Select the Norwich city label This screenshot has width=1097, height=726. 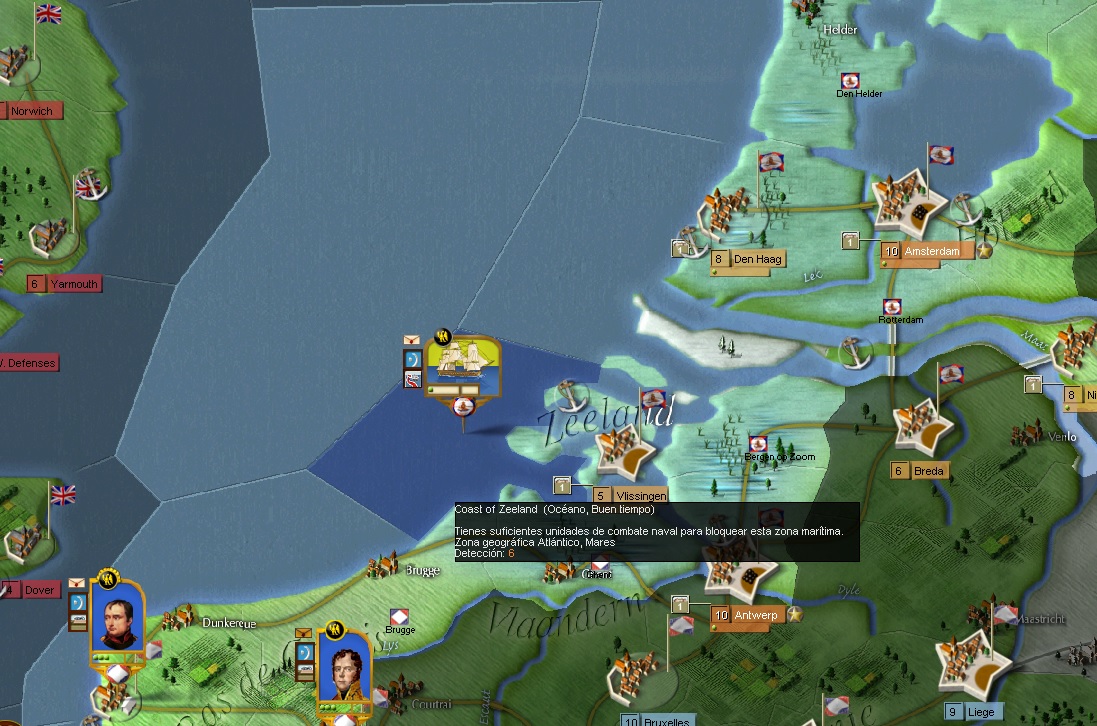32,111
